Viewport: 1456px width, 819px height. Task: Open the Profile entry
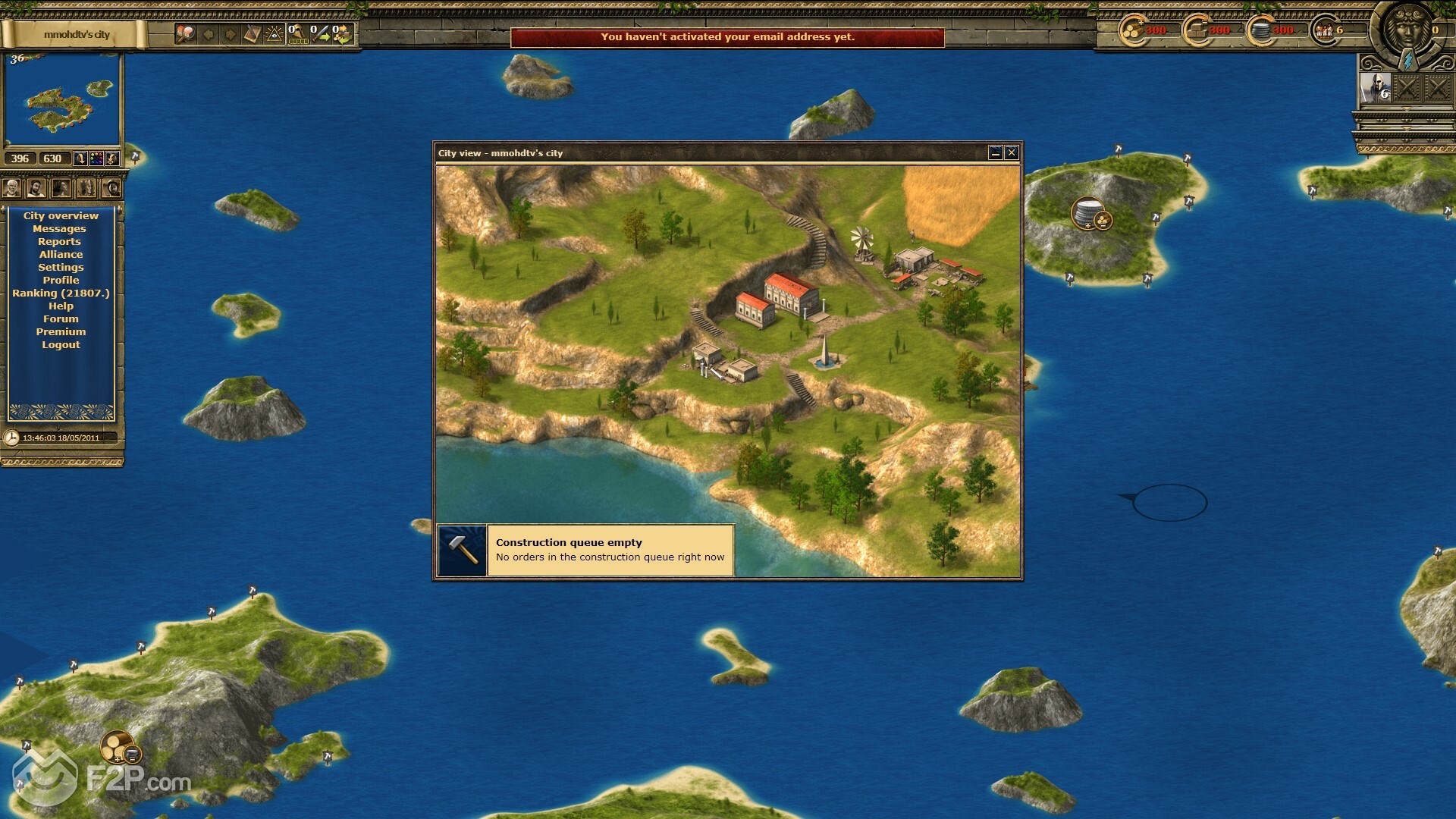coord(61,281)
